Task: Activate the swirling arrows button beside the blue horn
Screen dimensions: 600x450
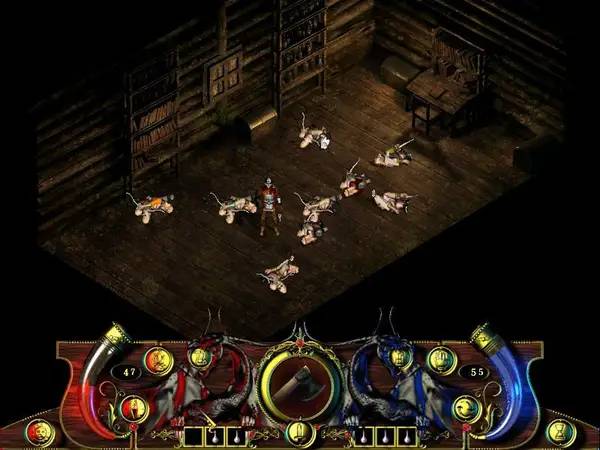Action: click(466, 407)
